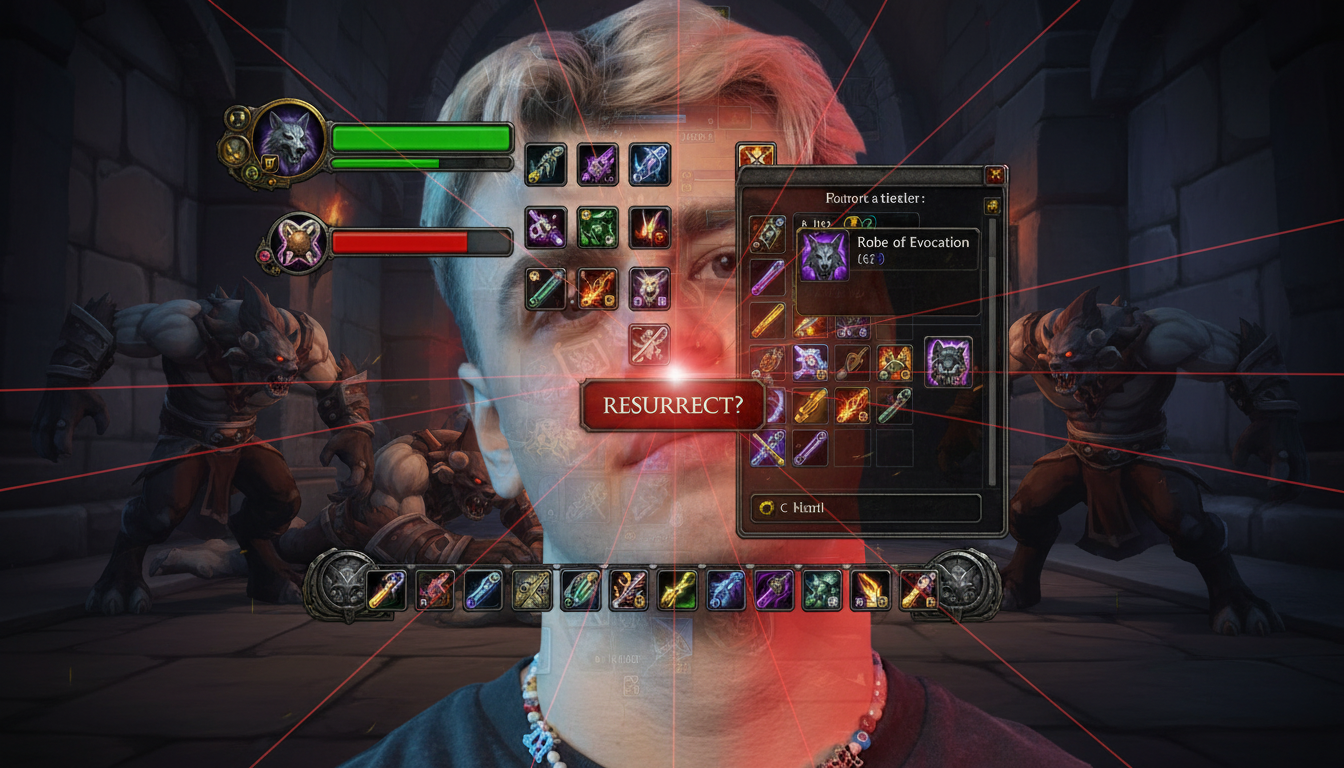Activate the crossed-out sword icon on the red tile

tap(649, 343)
